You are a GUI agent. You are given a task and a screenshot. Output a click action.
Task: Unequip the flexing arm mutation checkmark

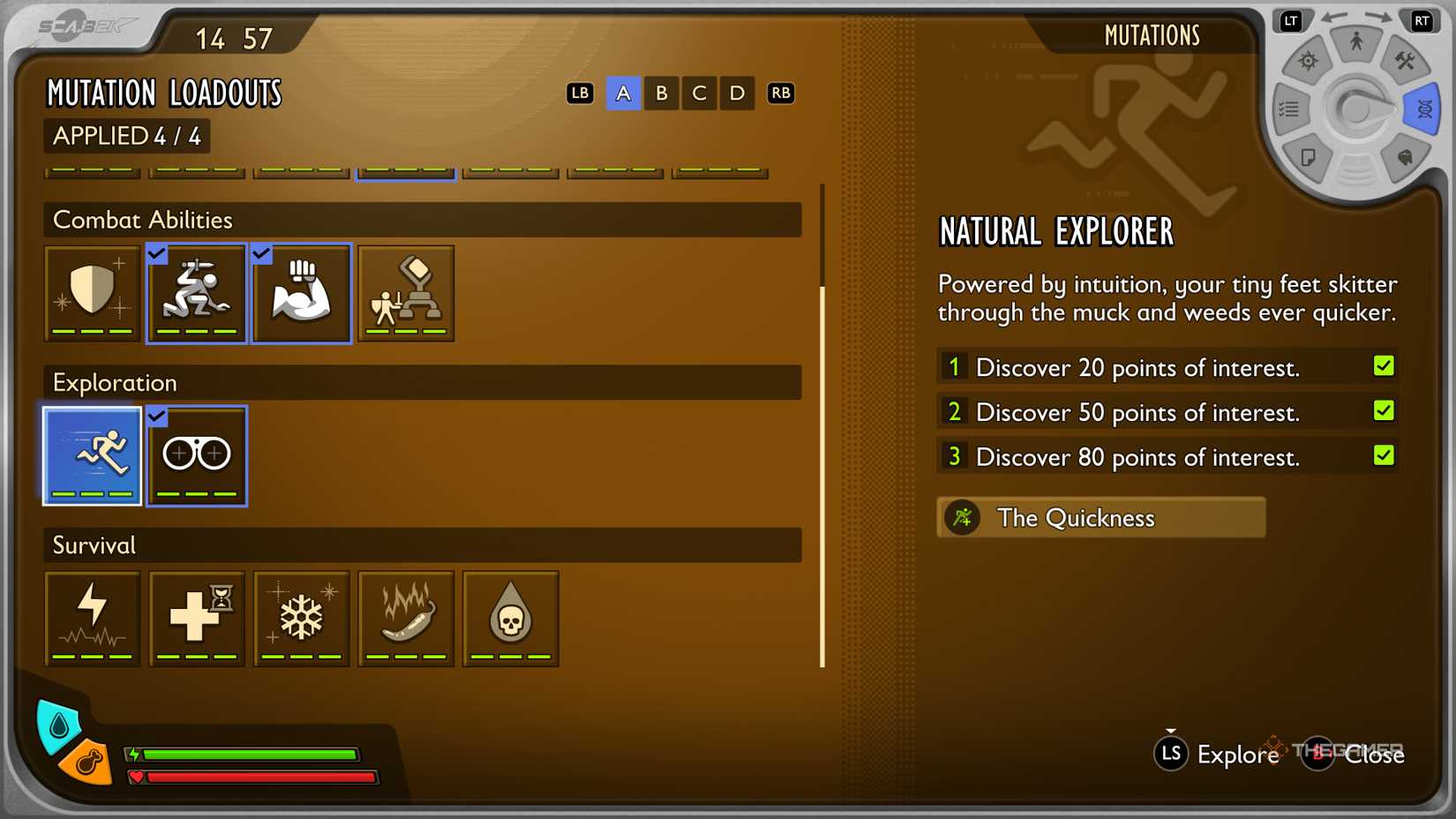click(x=260, y=254)
